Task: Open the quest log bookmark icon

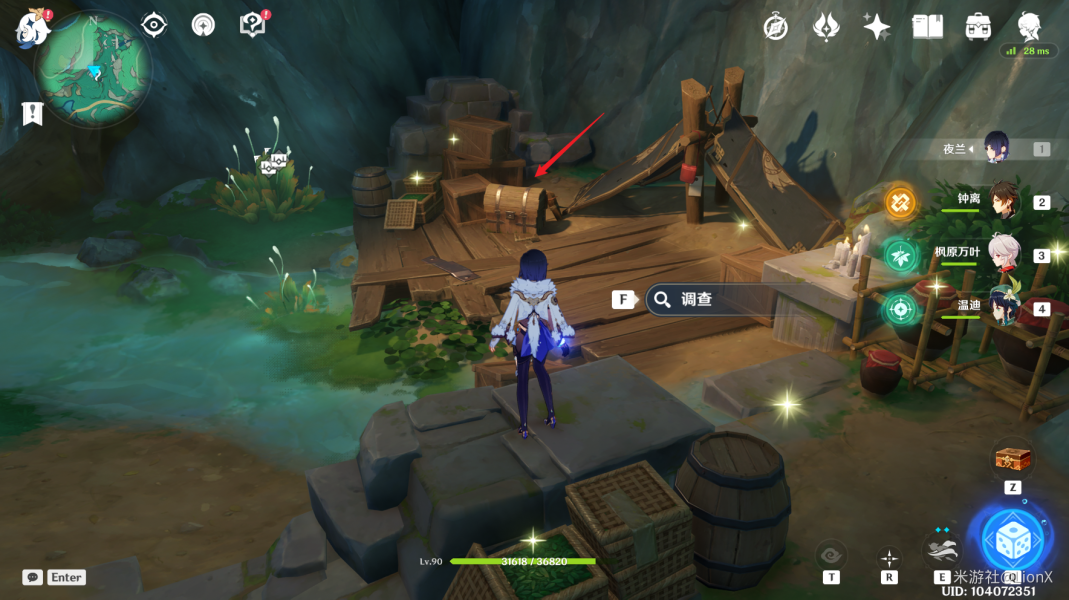Action: click(x=33, y=114)
